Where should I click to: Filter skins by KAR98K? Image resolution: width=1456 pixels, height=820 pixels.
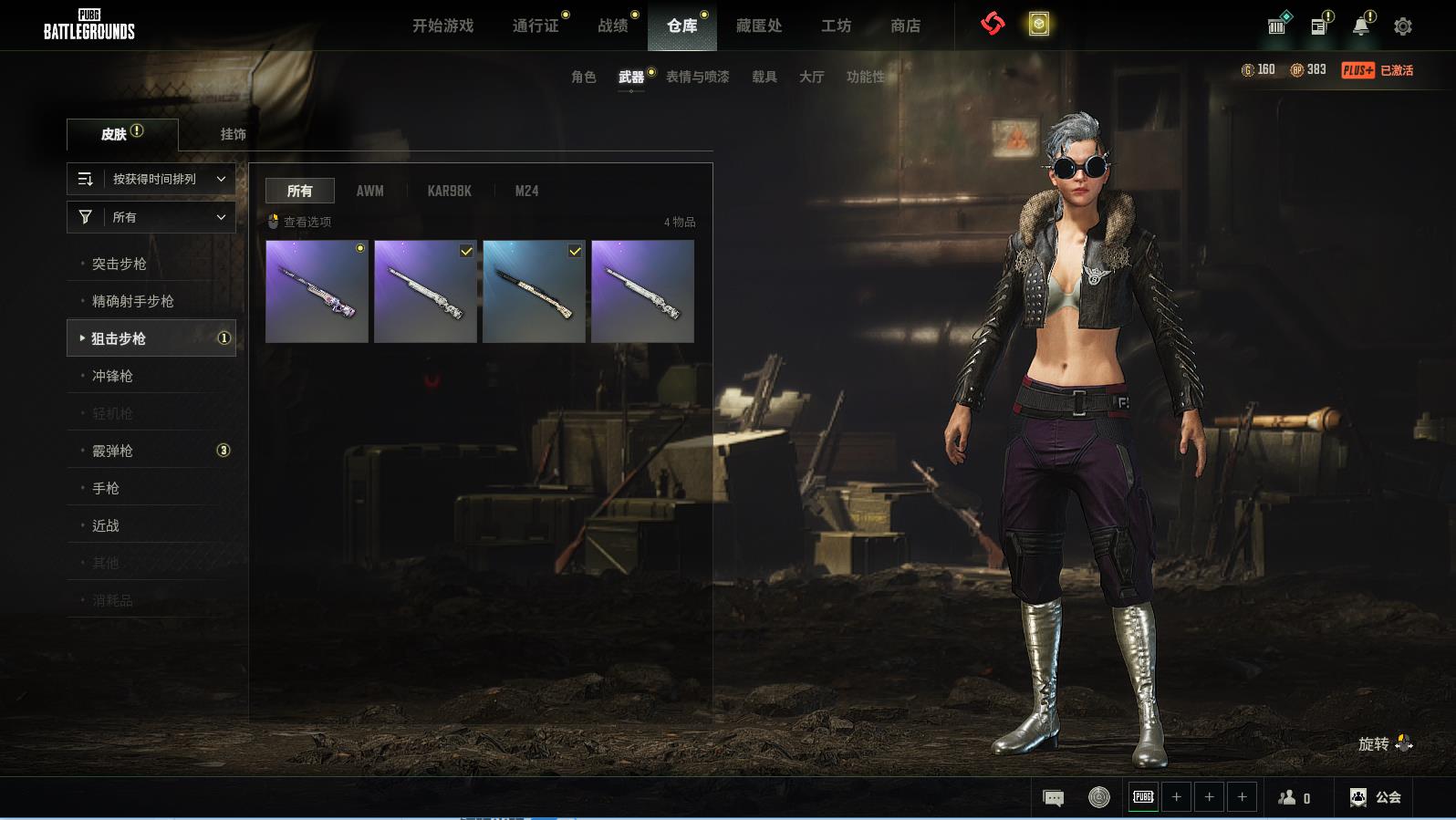tap(449, 191)
